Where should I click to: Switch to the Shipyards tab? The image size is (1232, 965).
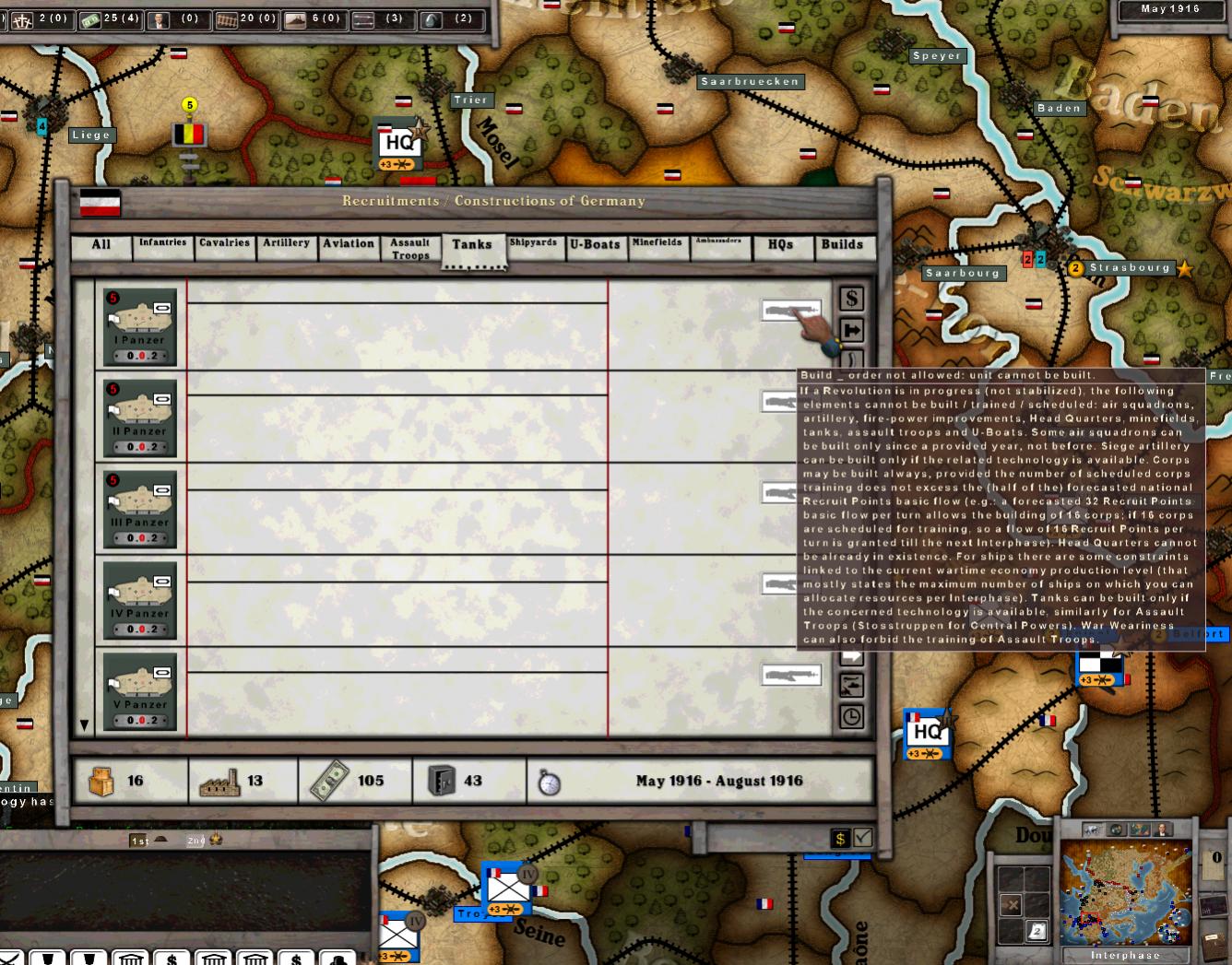(534, 245)
